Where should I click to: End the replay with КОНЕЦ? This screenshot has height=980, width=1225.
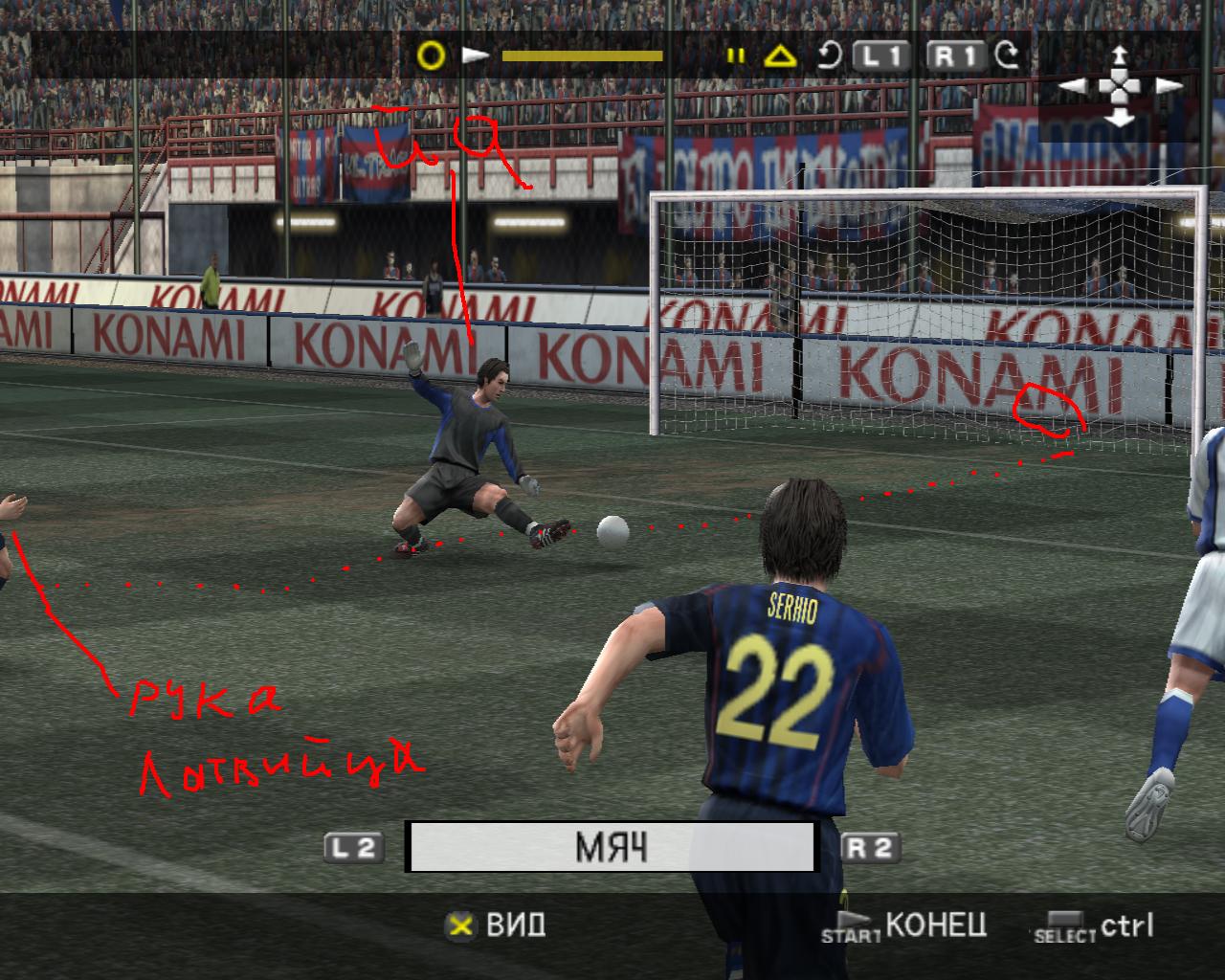pyautogui.click(x=935, y=924)
